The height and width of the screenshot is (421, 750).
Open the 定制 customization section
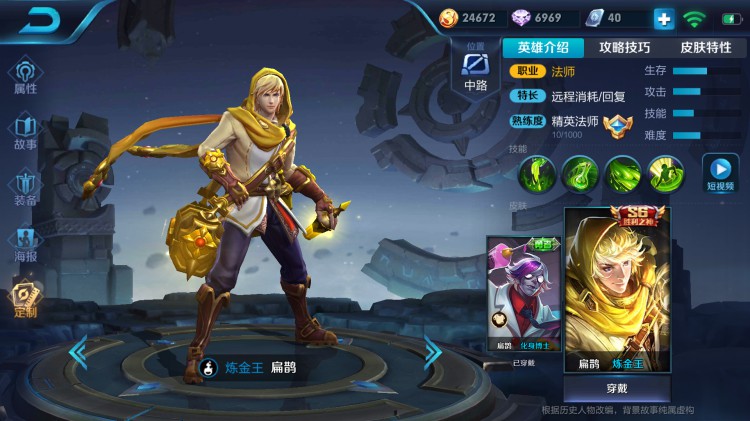click(25, 299)
